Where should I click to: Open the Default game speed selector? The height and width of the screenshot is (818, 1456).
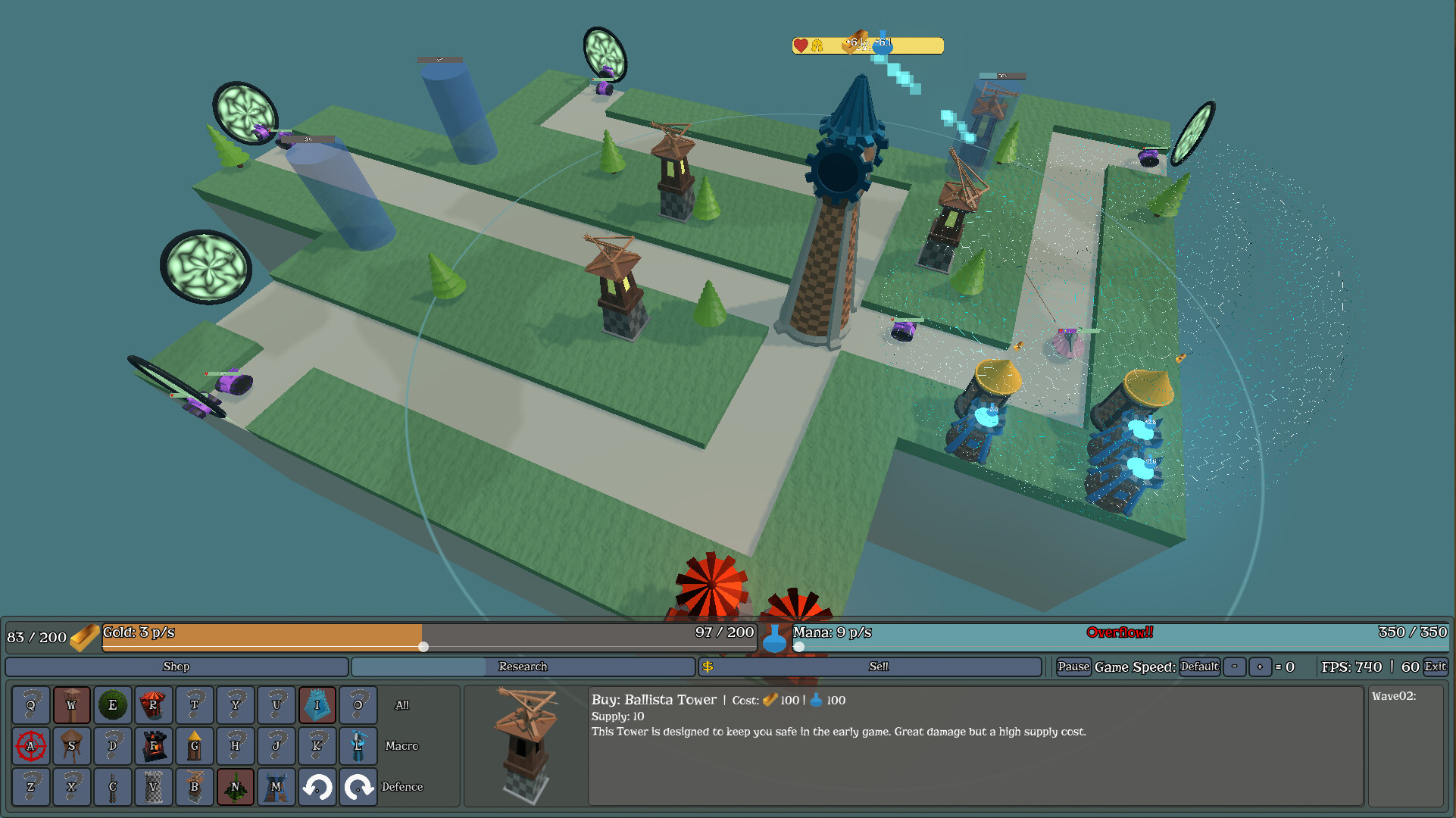click(1199, 667)
